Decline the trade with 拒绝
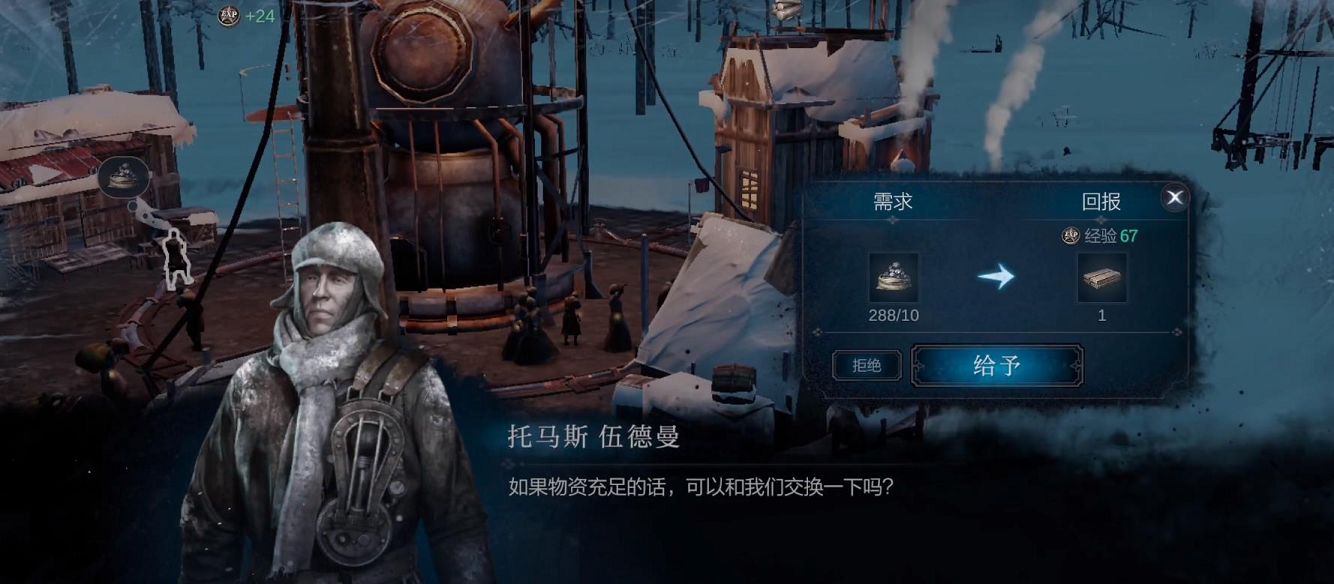The image size is (1334, 584). coord(866,366)
